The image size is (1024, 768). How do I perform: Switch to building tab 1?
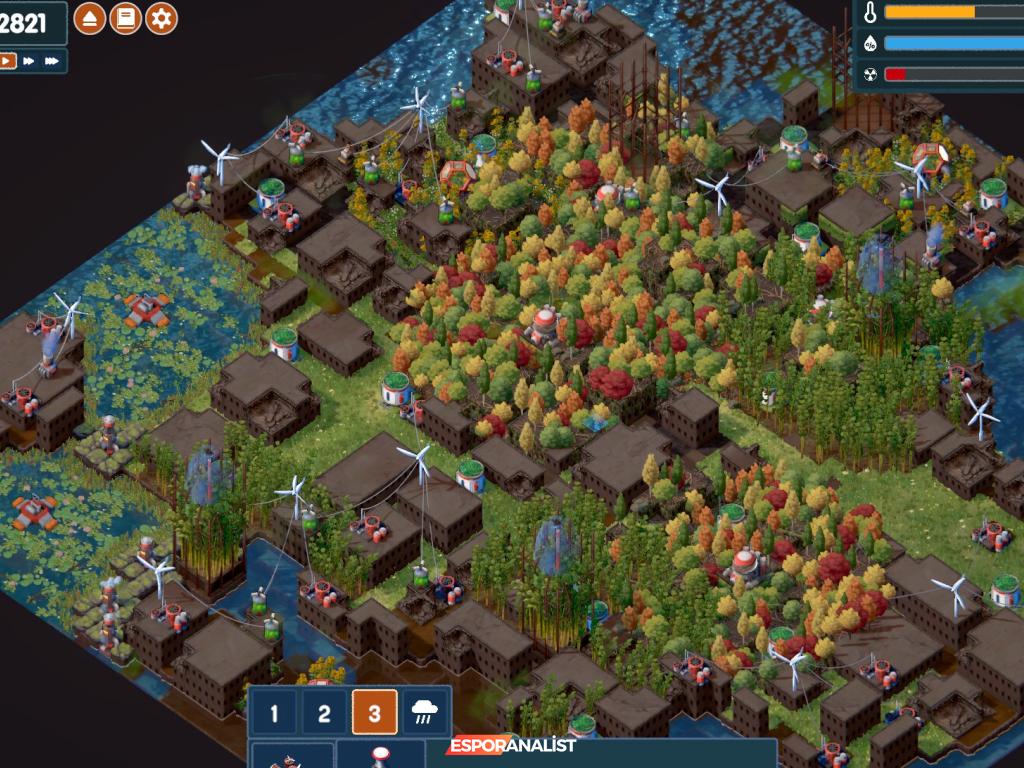point(275,714)
